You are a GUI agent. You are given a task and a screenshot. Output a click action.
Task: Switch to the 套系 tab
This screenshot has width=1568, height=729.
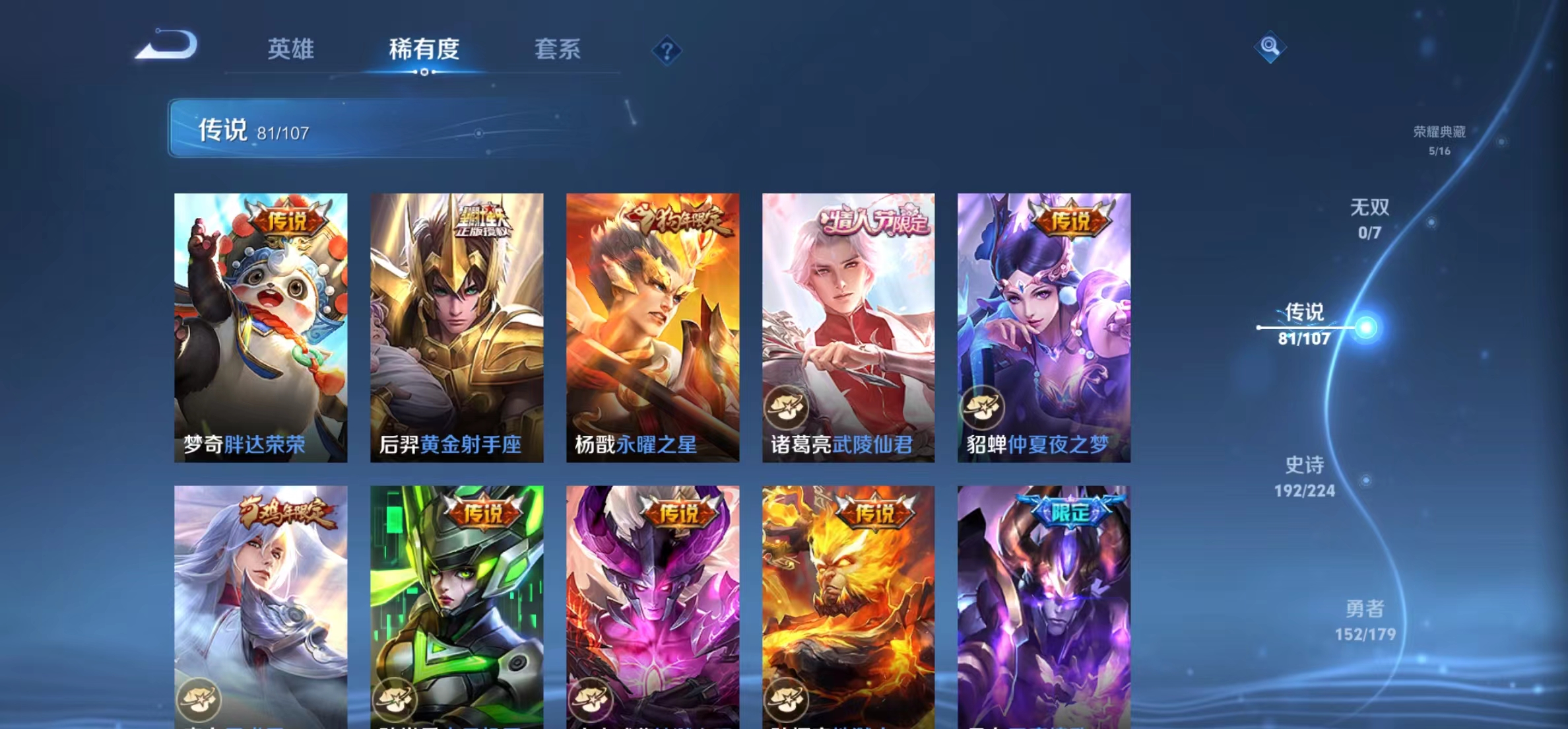[558, 49]
